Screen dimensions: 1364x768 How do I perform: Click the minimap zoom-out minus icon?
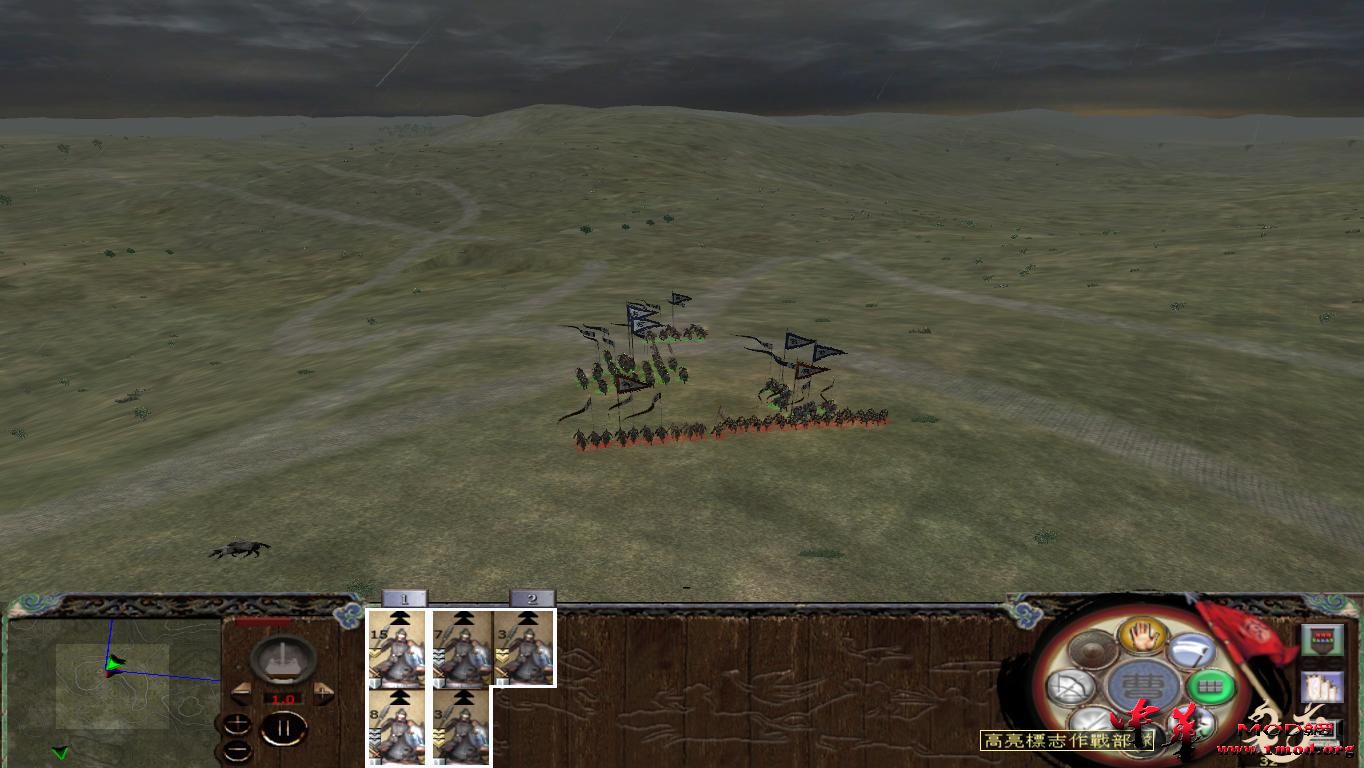(238, 750)
